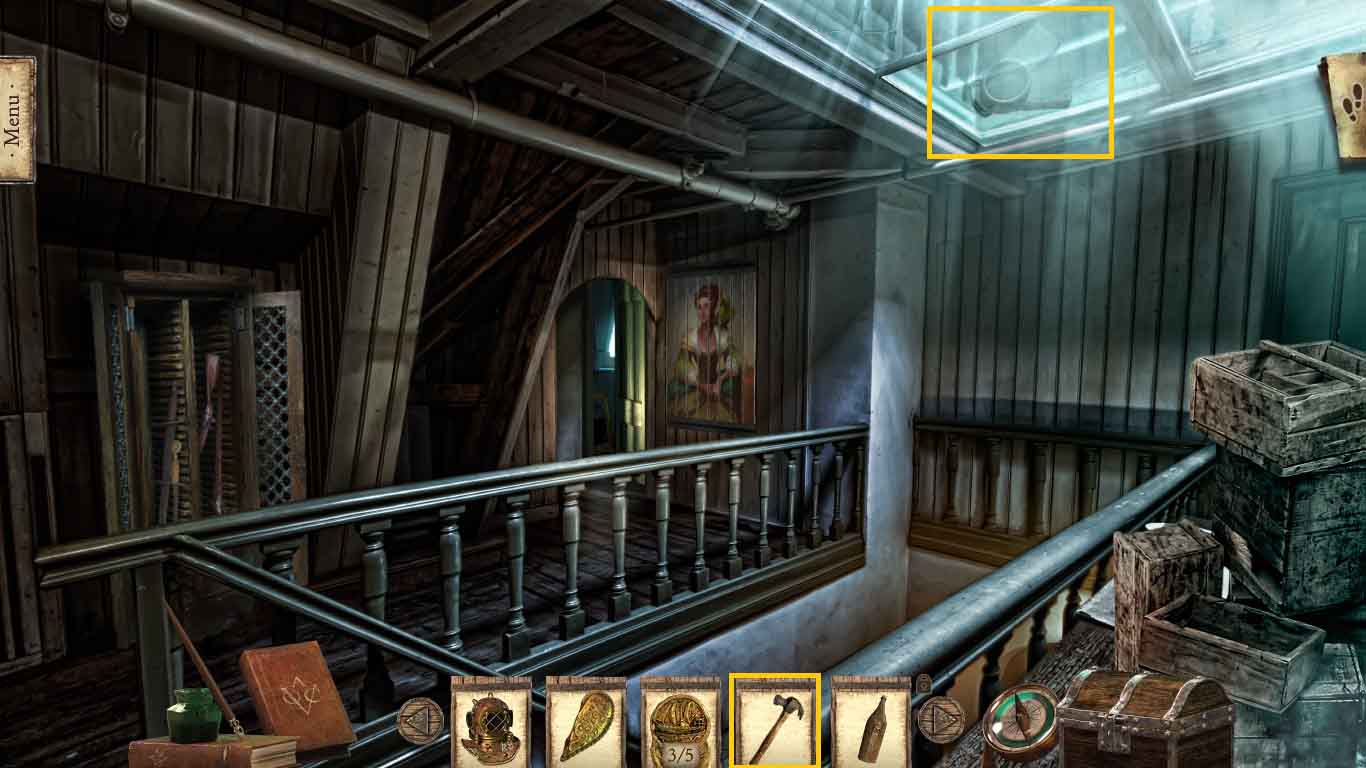Open the footprints map parchment
This screenshot has width=1366, height=768.
[1347, 103]
